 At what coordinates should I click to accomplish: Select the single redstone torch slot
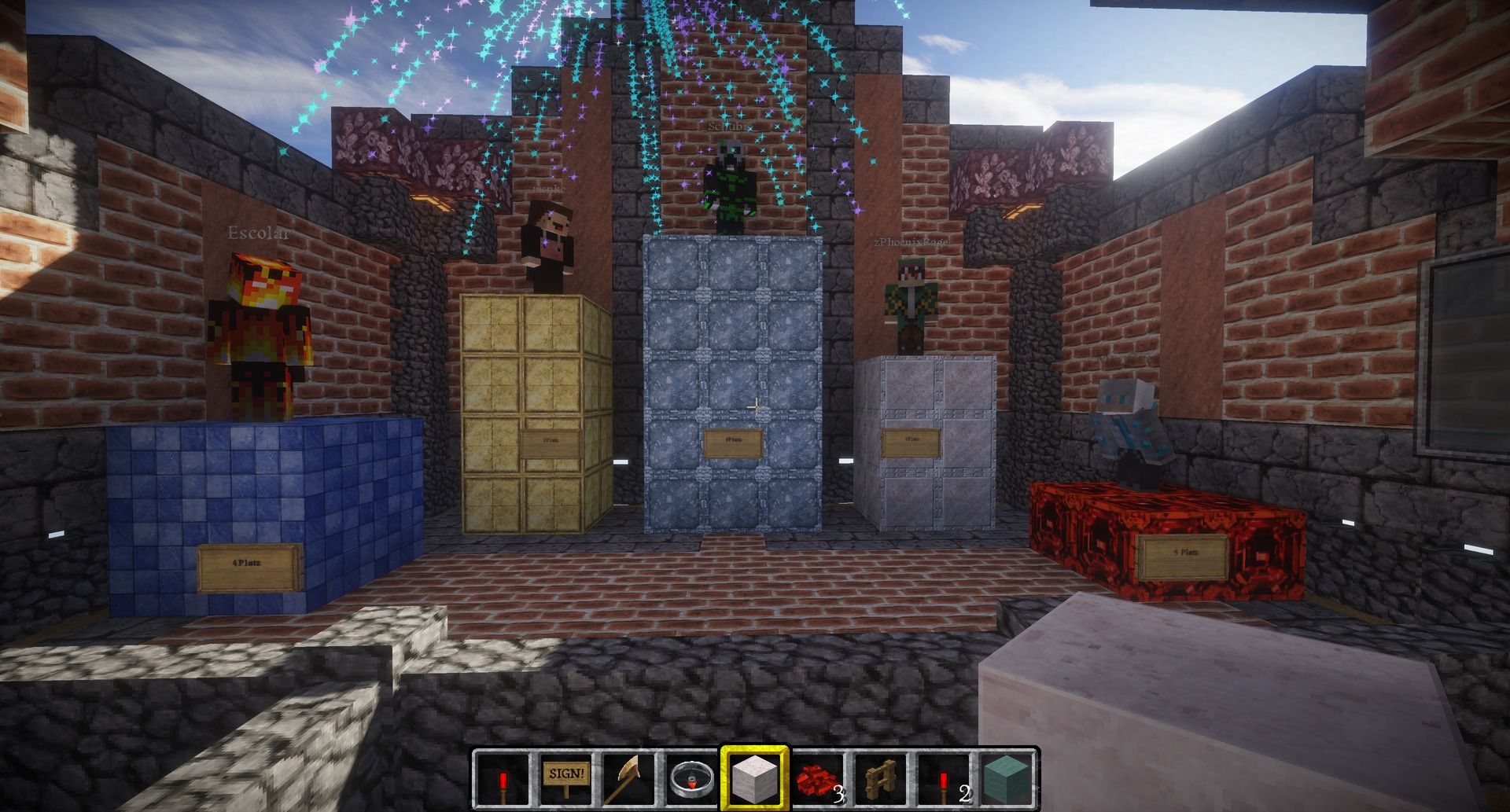click(x=503, y=778)
